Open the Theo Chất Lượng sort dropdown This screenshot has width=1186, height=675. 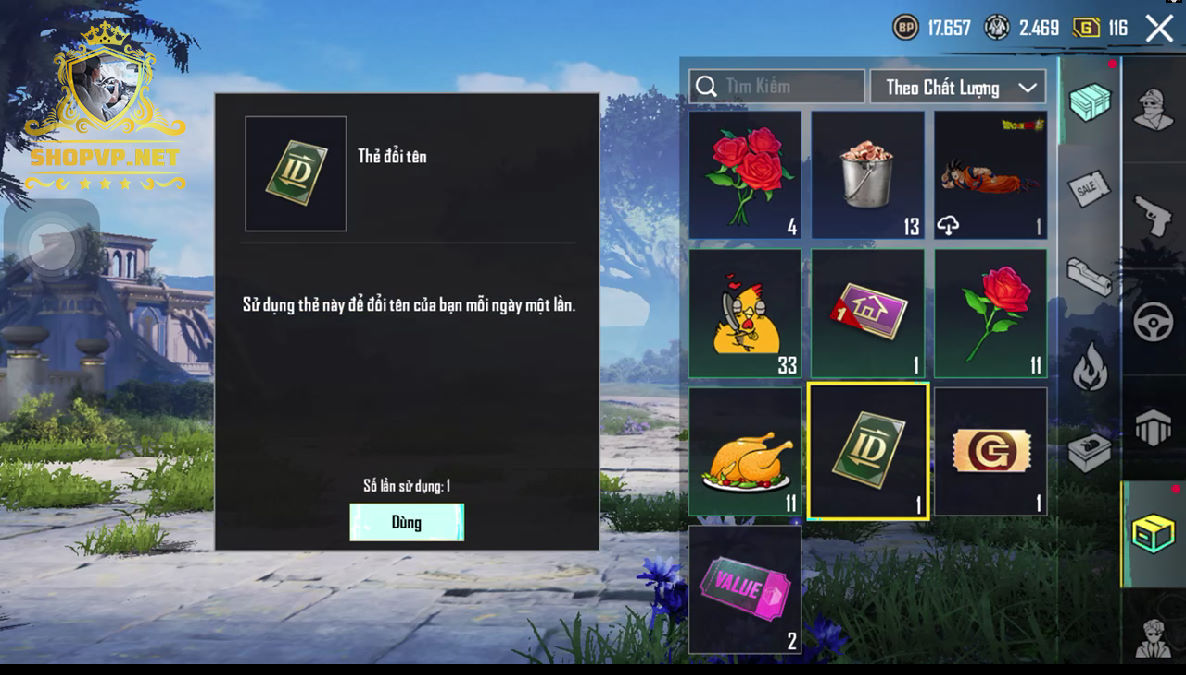958,87
